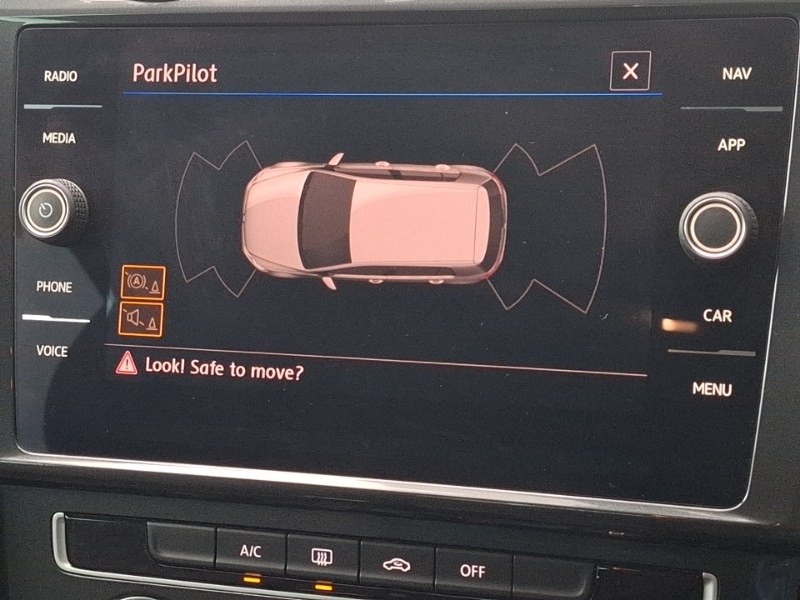
Task: Toggle the A/C button
Action: (250, 551)
